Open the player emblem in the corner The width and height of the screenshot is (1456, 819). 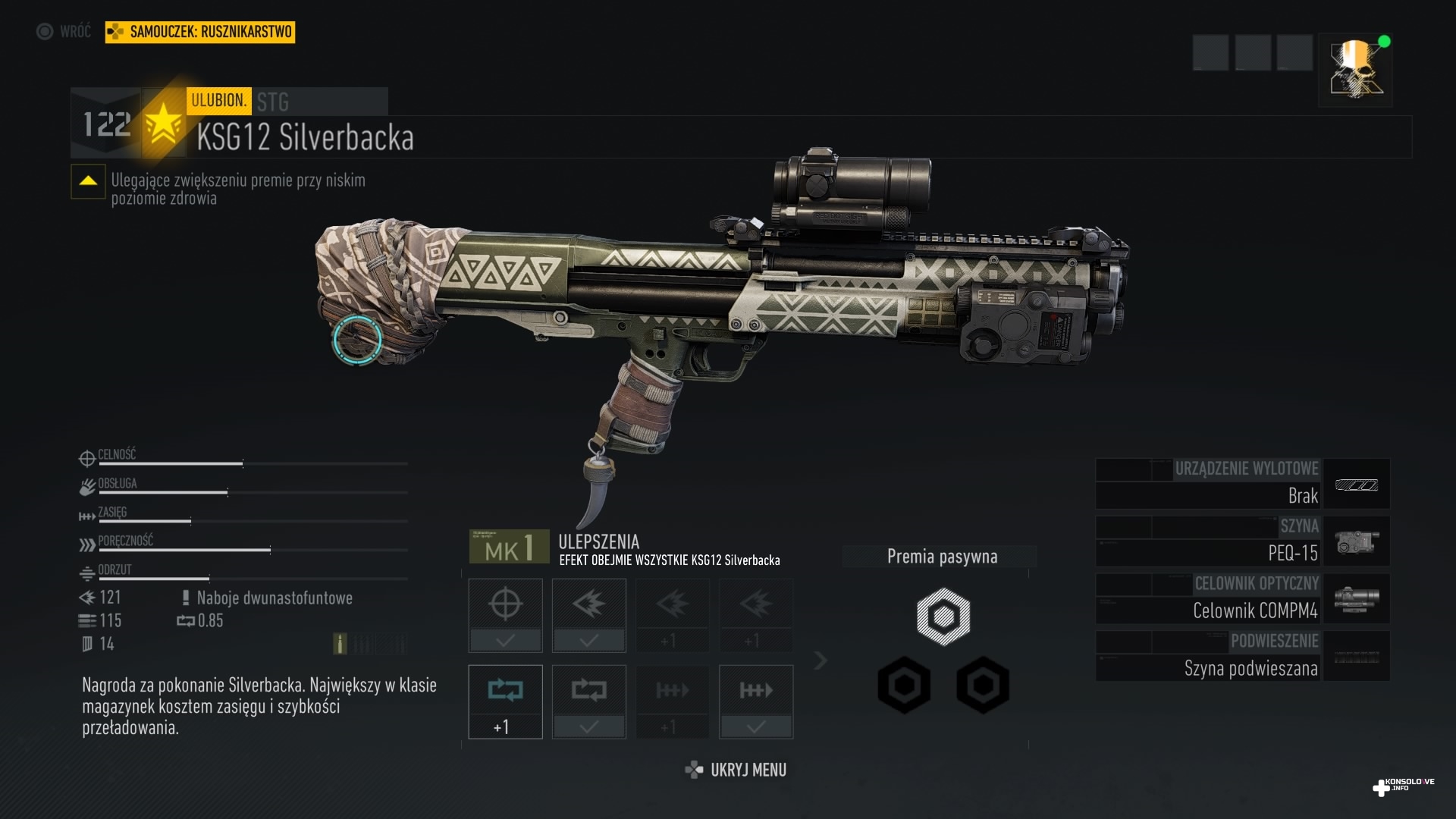(x=1355, y=70)
